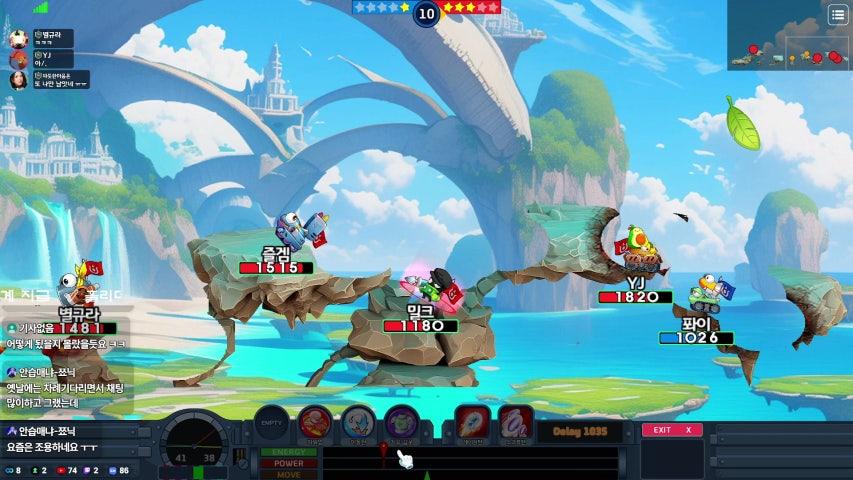This screenshot has width=853, height=480.
Task: Choose the red item icon beside EMPTY
Action: [315, 422]
